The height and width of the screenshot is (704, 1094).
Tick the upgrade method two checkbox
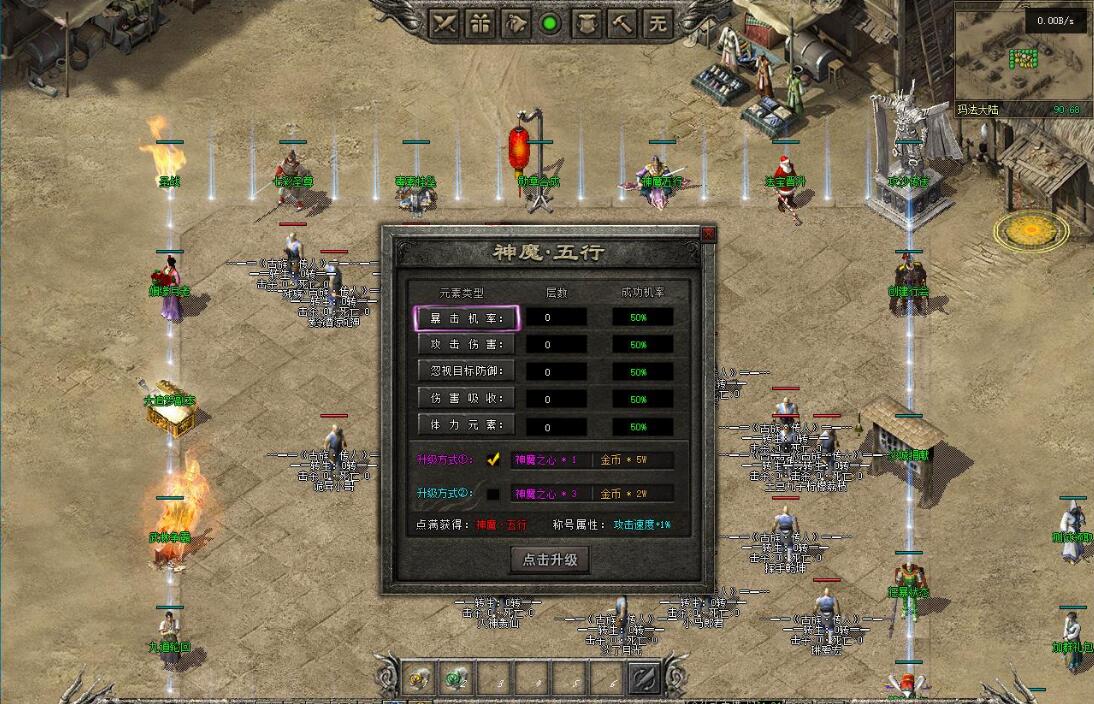point(493,494)
